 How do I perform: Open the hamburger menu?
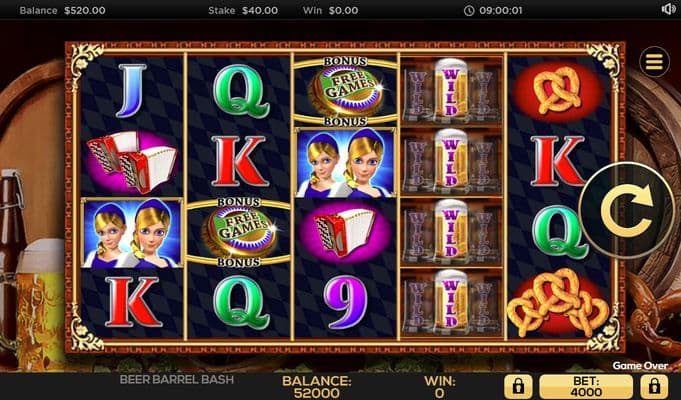click(655, 62)
